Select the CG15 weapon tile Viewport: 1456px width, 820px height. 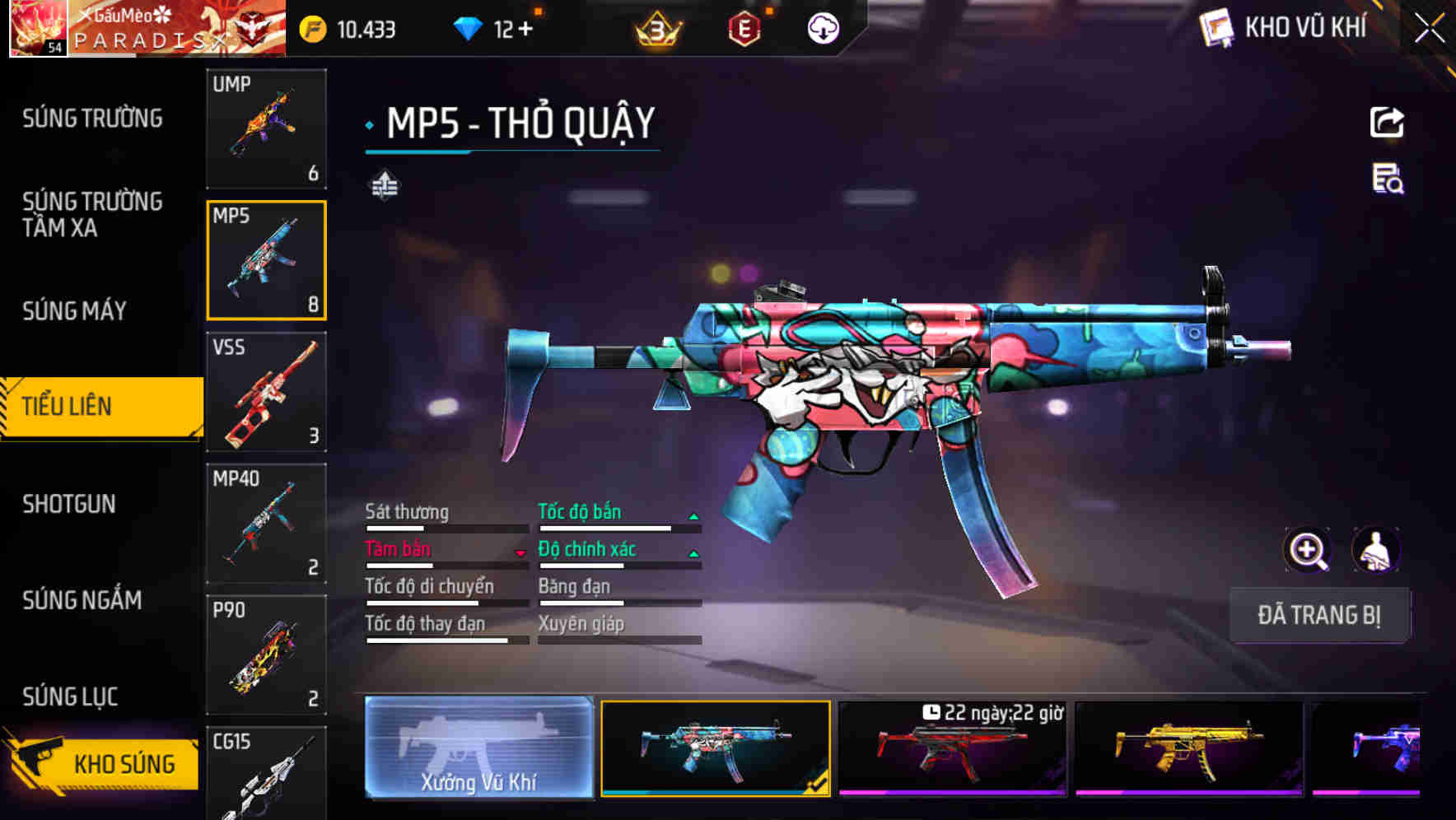(x=266, y=774)
